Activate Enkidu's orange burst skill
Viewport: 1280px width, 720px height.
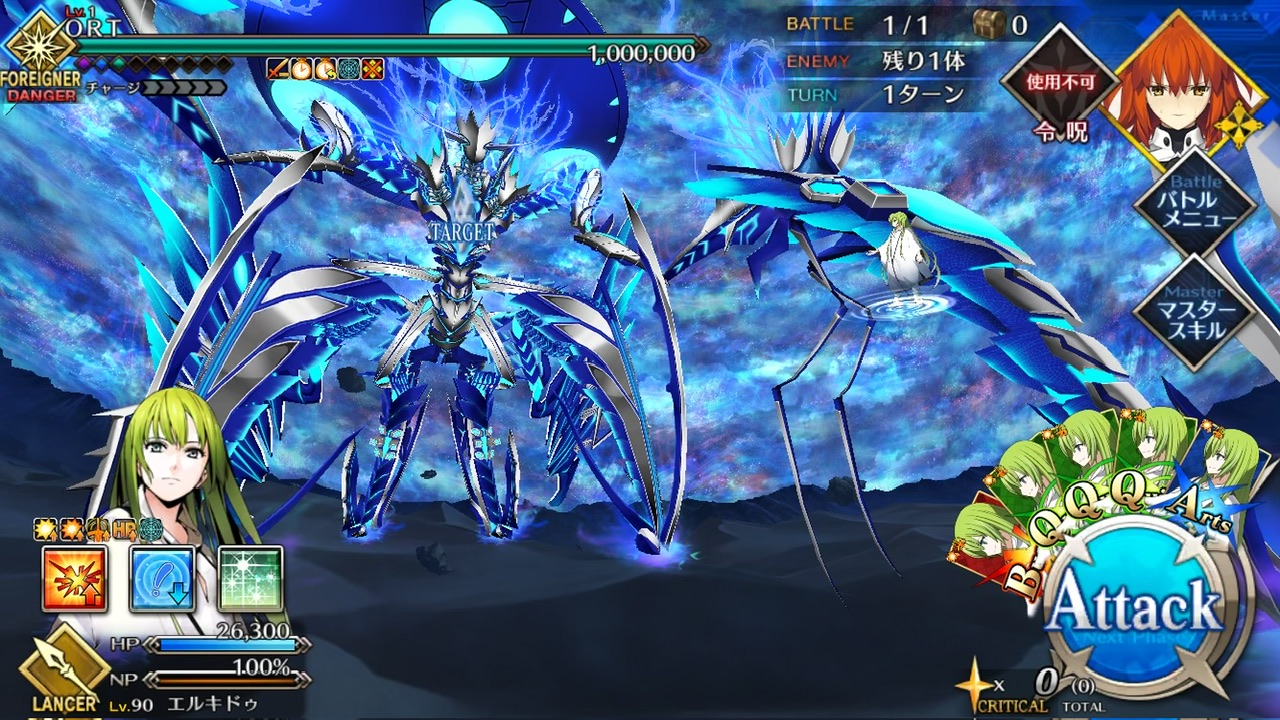pos(75,579)
